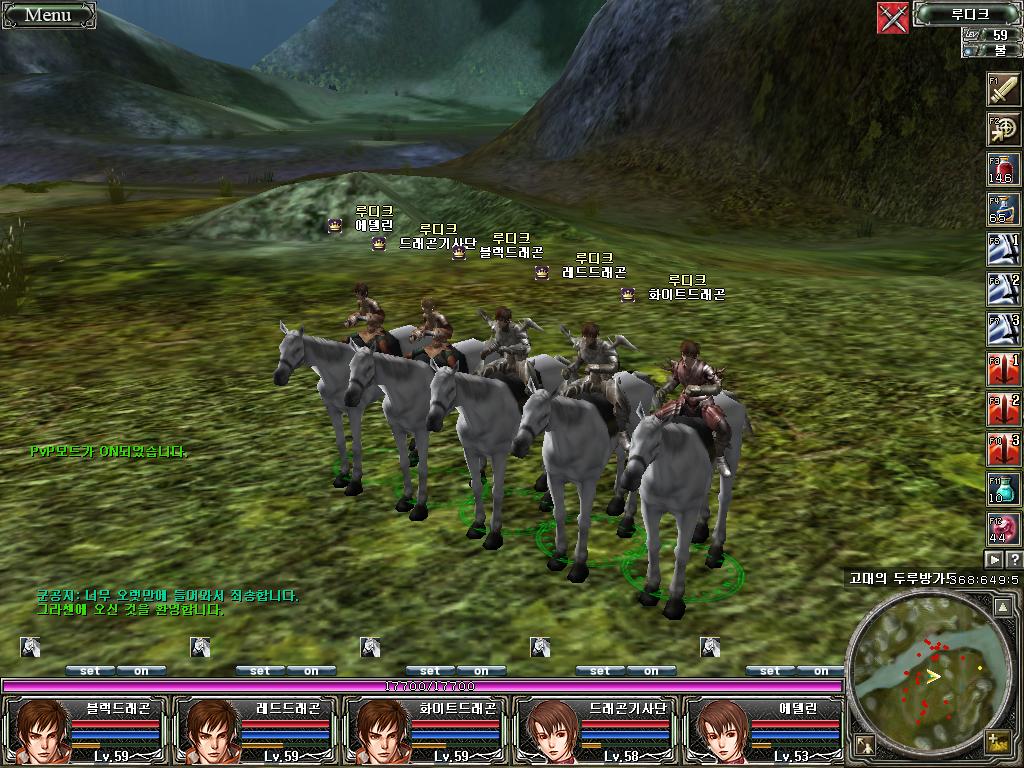
Task: Select the 에델린 party portrait
Action: click(x=716, y=729)
